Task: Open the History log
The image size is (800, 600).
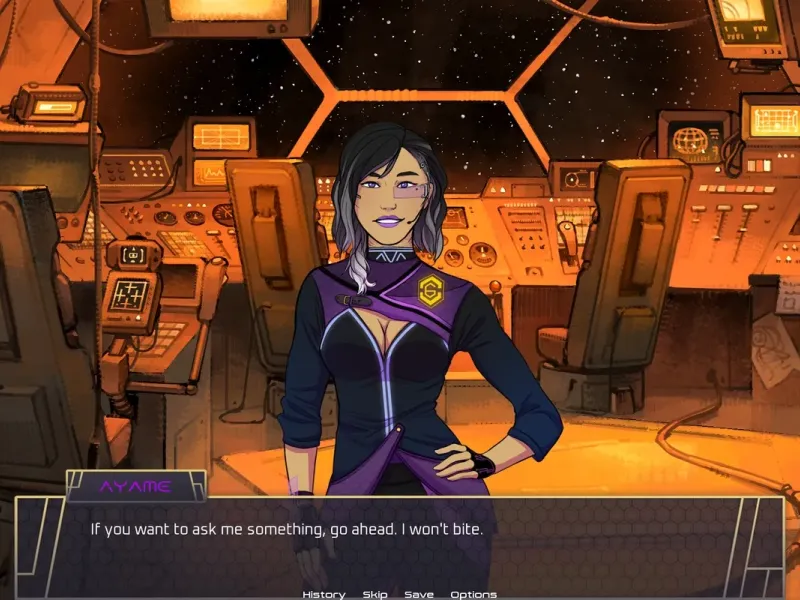Action: point(323,594)
